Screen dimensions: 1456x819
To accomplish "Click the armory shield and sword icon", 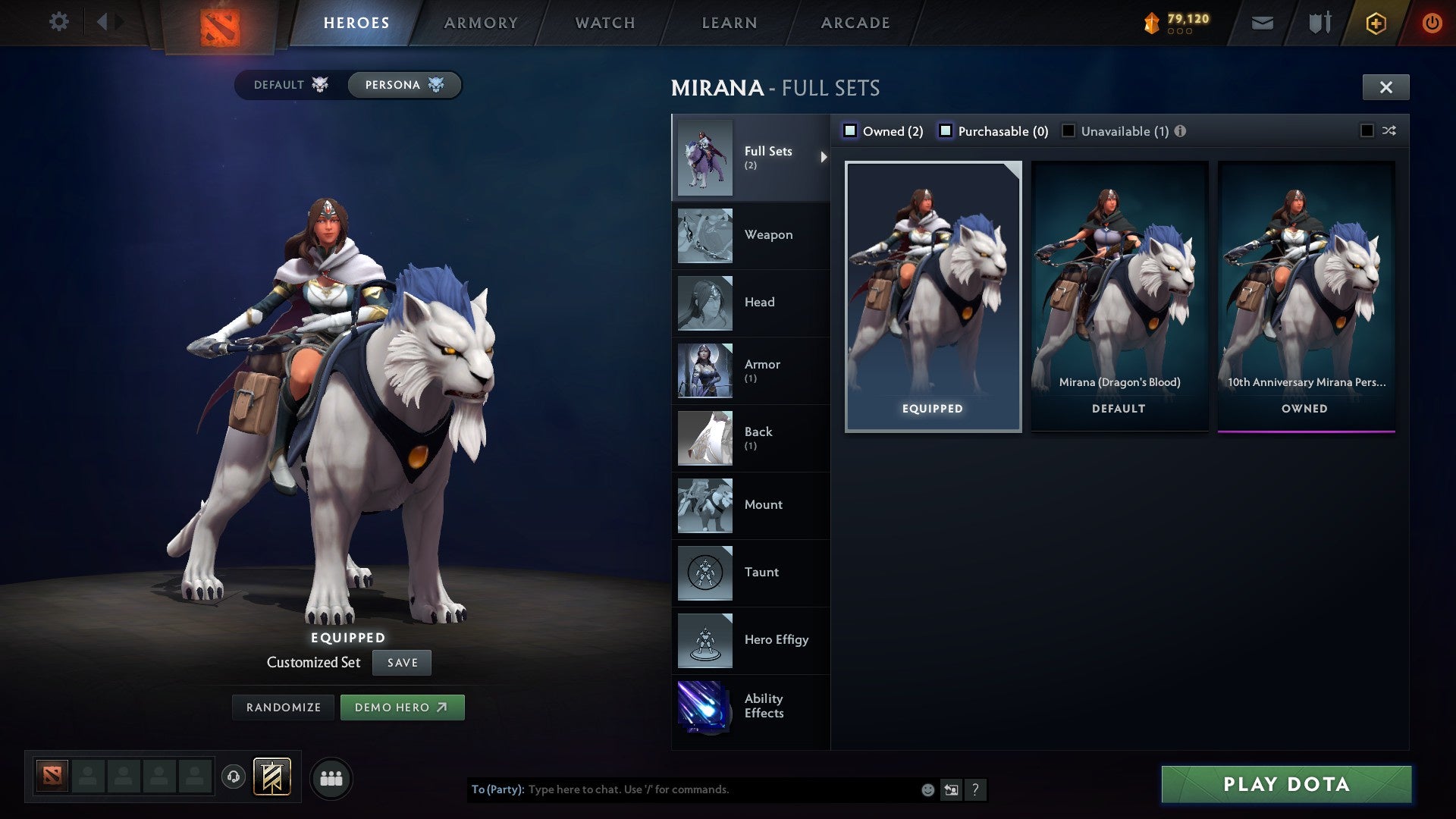I will (x=1319, y=22).
